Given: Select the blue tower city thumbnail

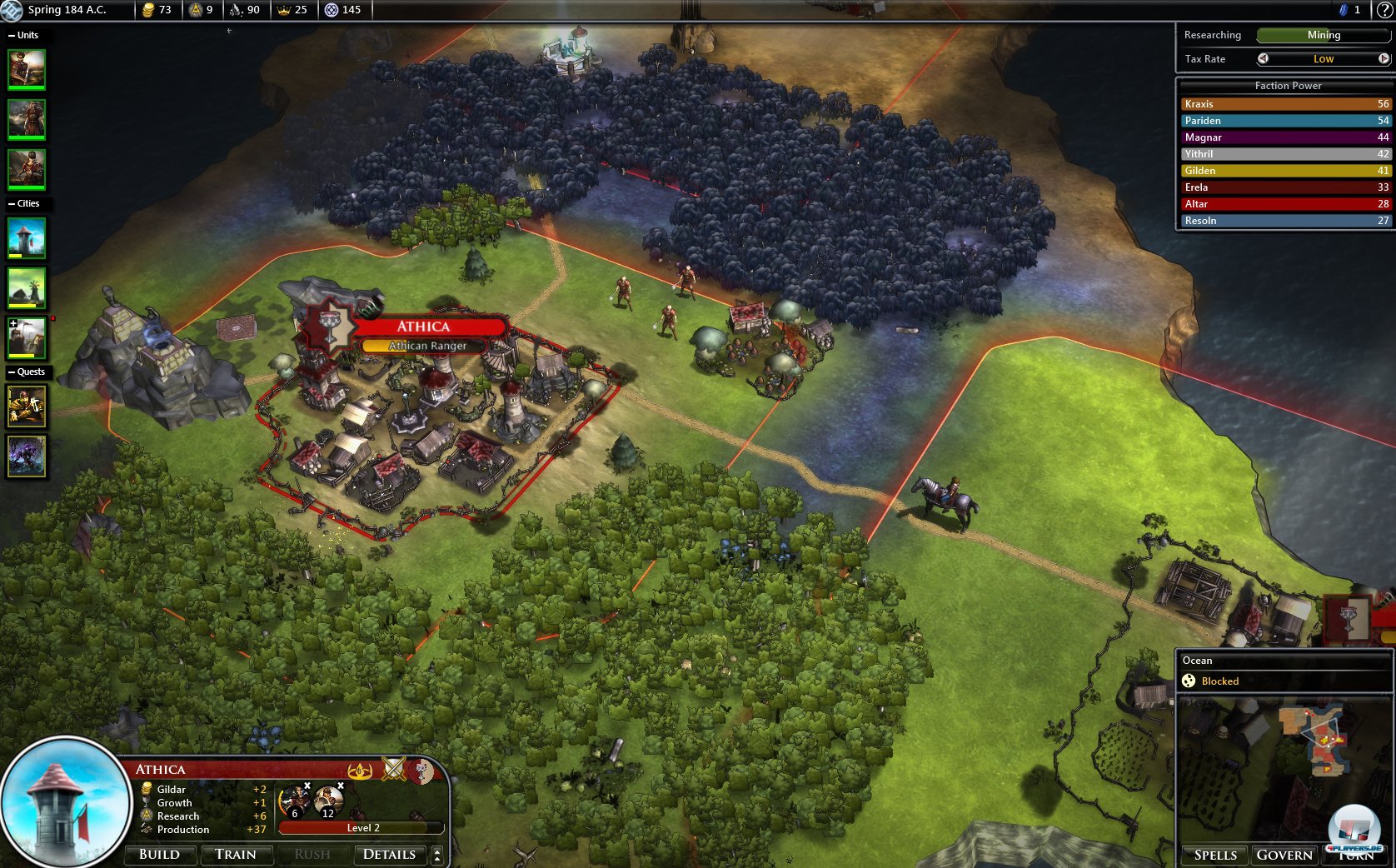Looking at the screenshot, I should tap(27, 238).
